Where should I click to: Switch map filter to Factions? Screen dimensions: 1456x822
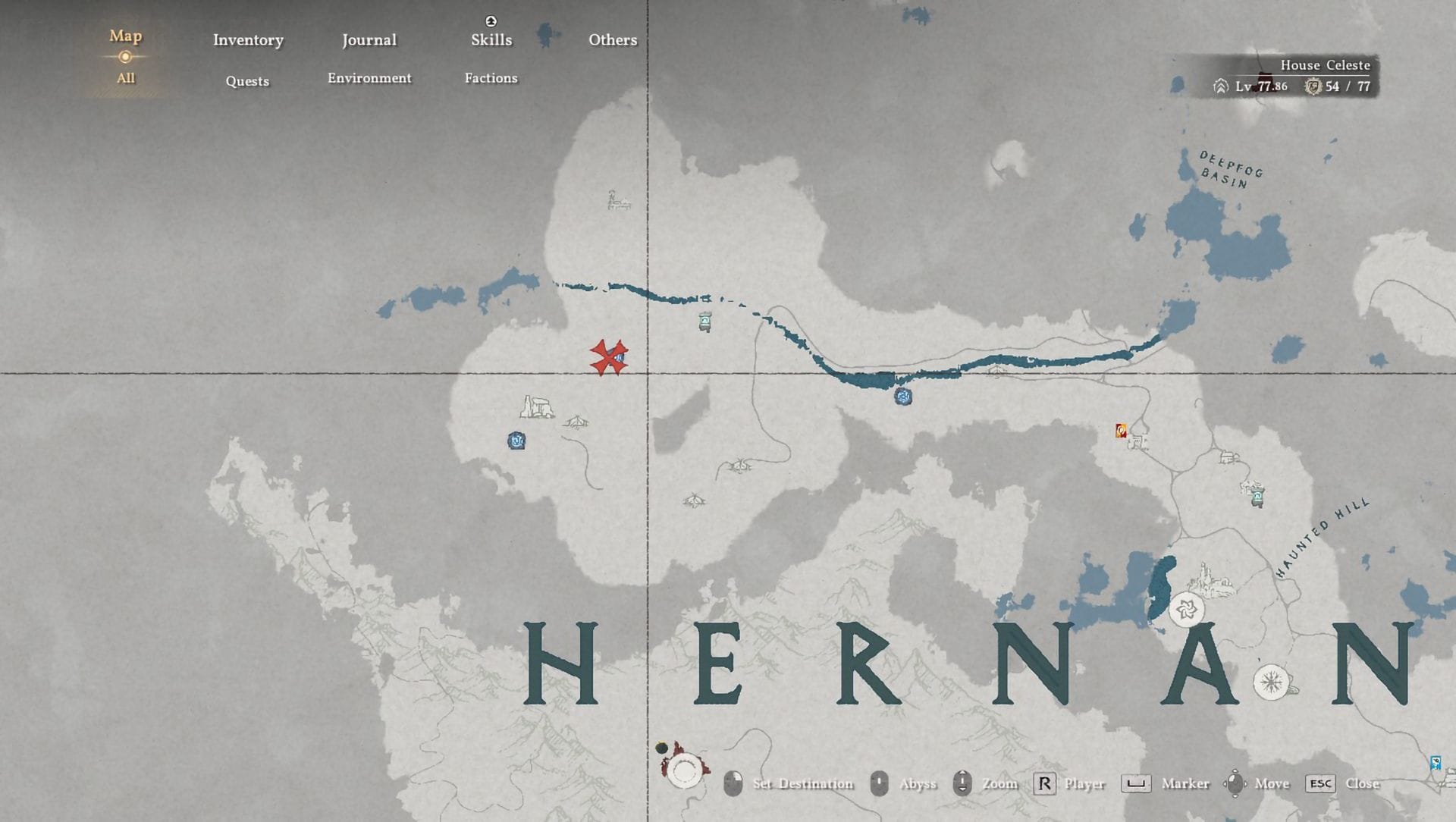pyautogui.click(x=491, y=78)
